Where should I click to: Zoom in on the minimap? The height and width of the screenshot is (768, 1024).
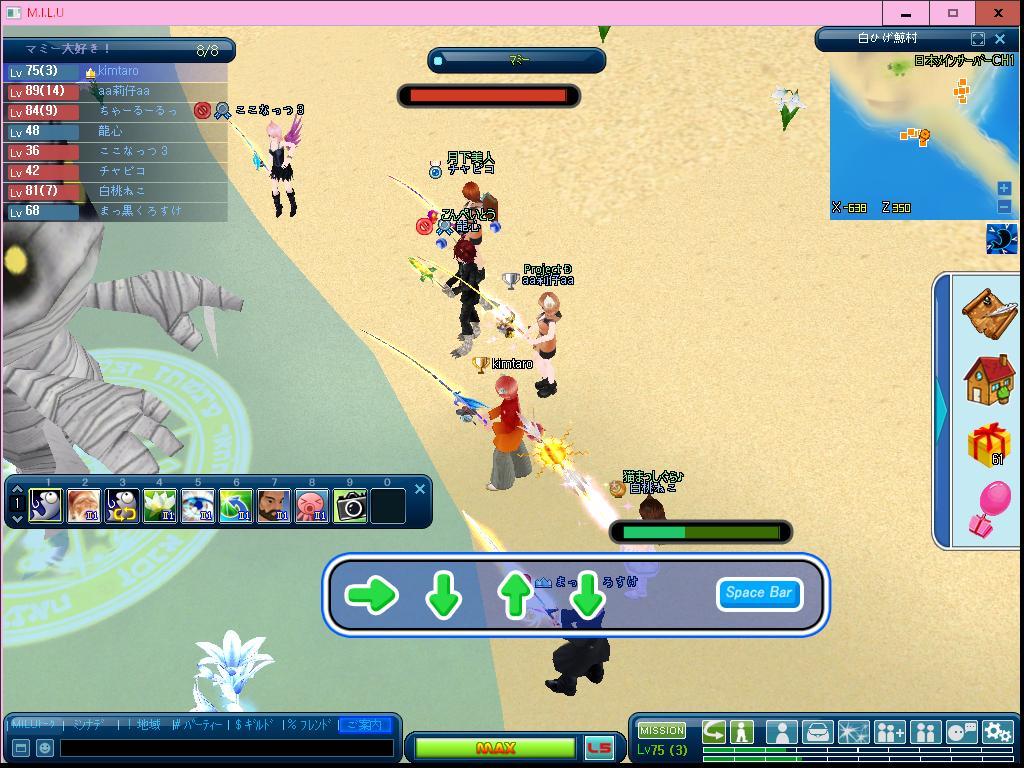tap(1004, 188)
